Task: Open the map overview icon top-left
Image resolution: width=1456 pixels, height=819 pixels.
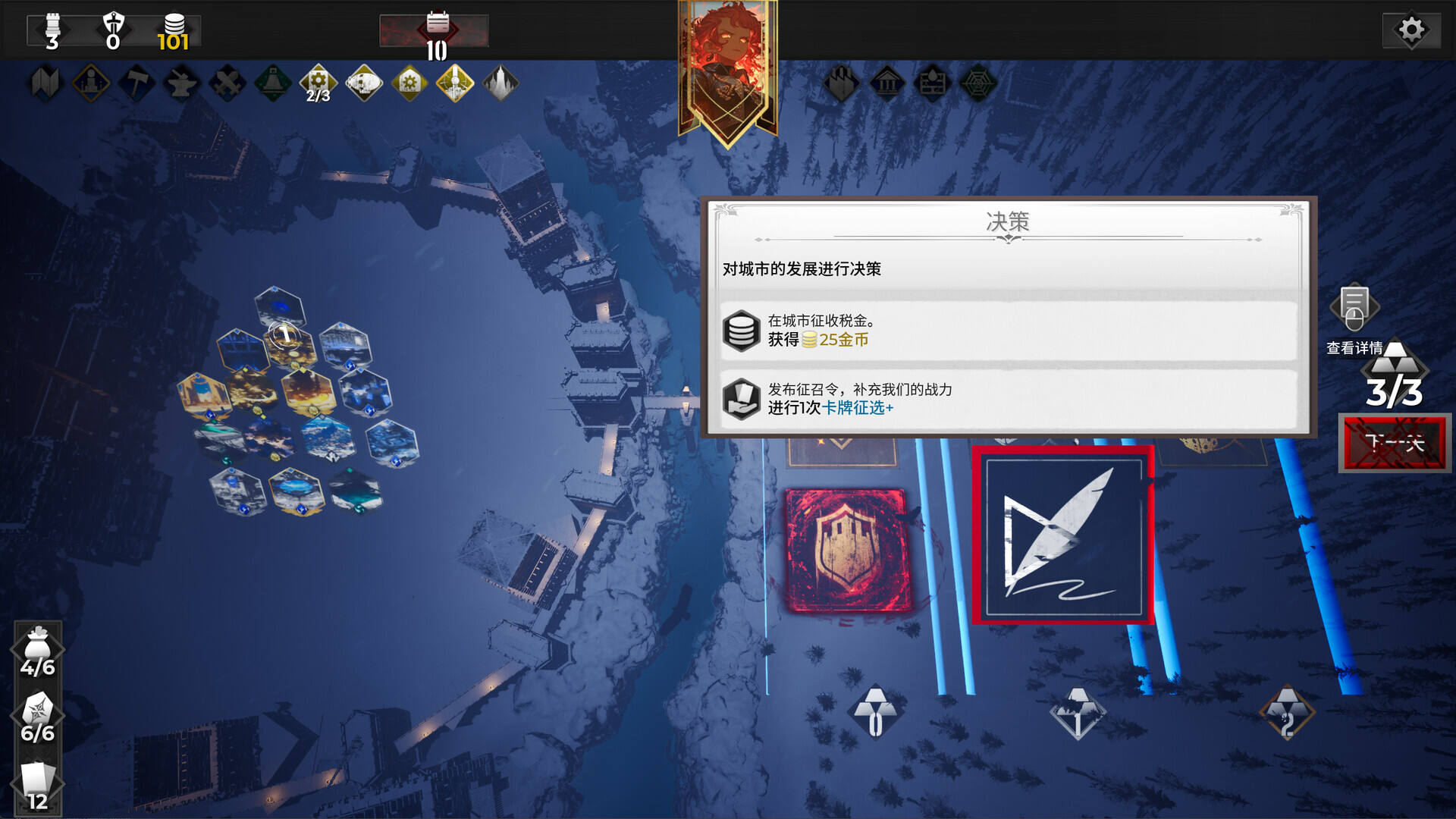Action: pyautogui.click(x=44, y=83)
